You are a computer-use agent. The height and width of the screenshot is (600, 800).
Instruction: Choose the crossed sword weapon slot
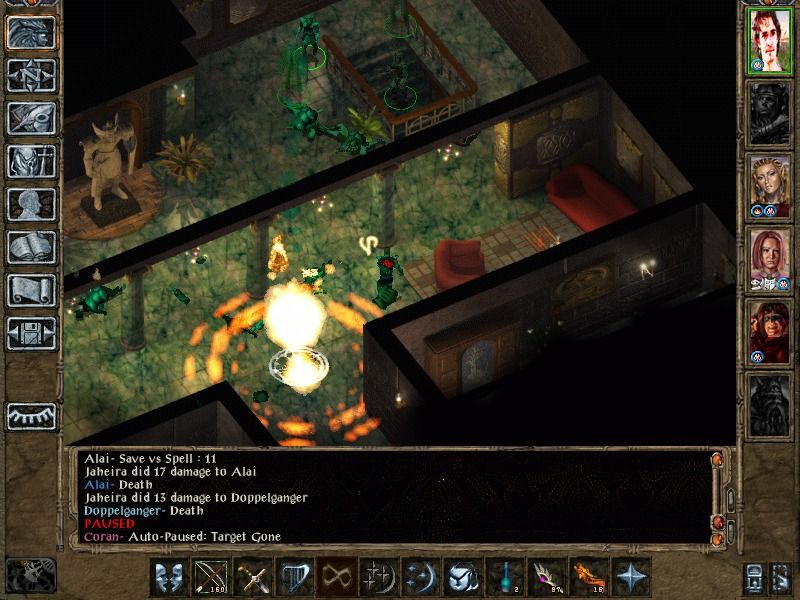point(253,578)
